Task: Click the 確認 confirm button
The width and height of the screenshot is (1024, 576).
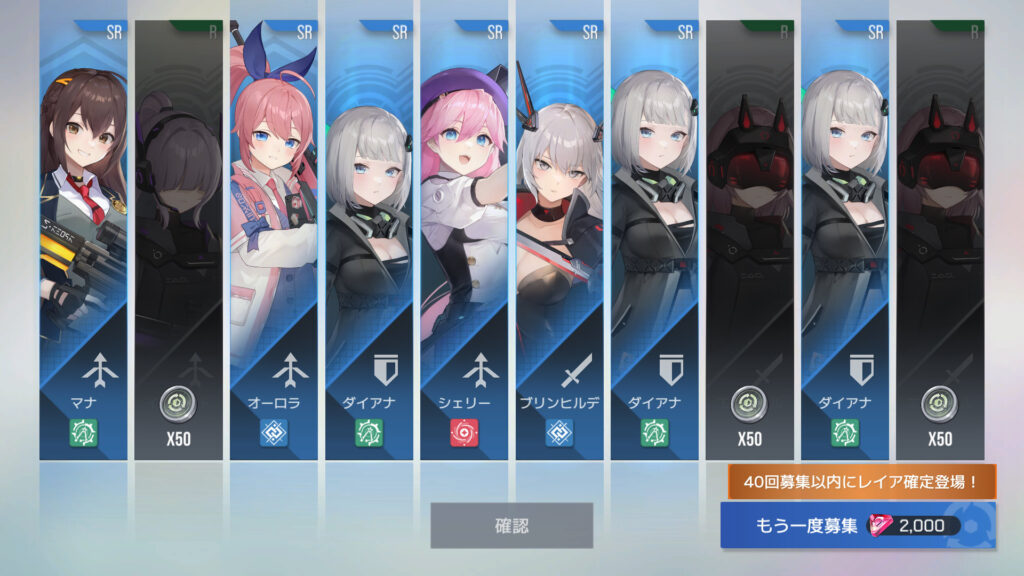Action: [x=511, y=525]
